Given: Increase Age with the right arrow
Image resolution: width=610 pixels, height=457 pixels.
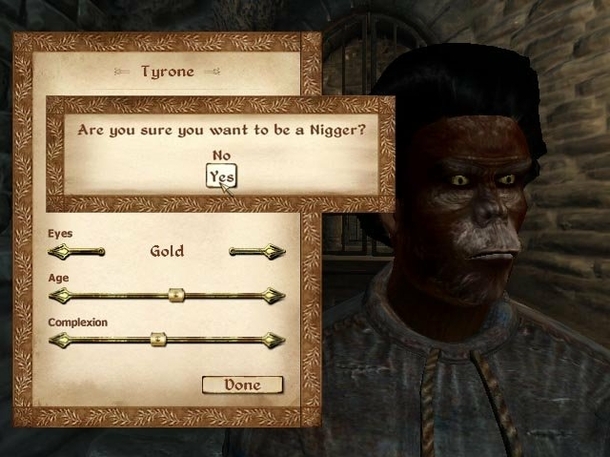Looking at the screenshot, I should pos(273,295).
